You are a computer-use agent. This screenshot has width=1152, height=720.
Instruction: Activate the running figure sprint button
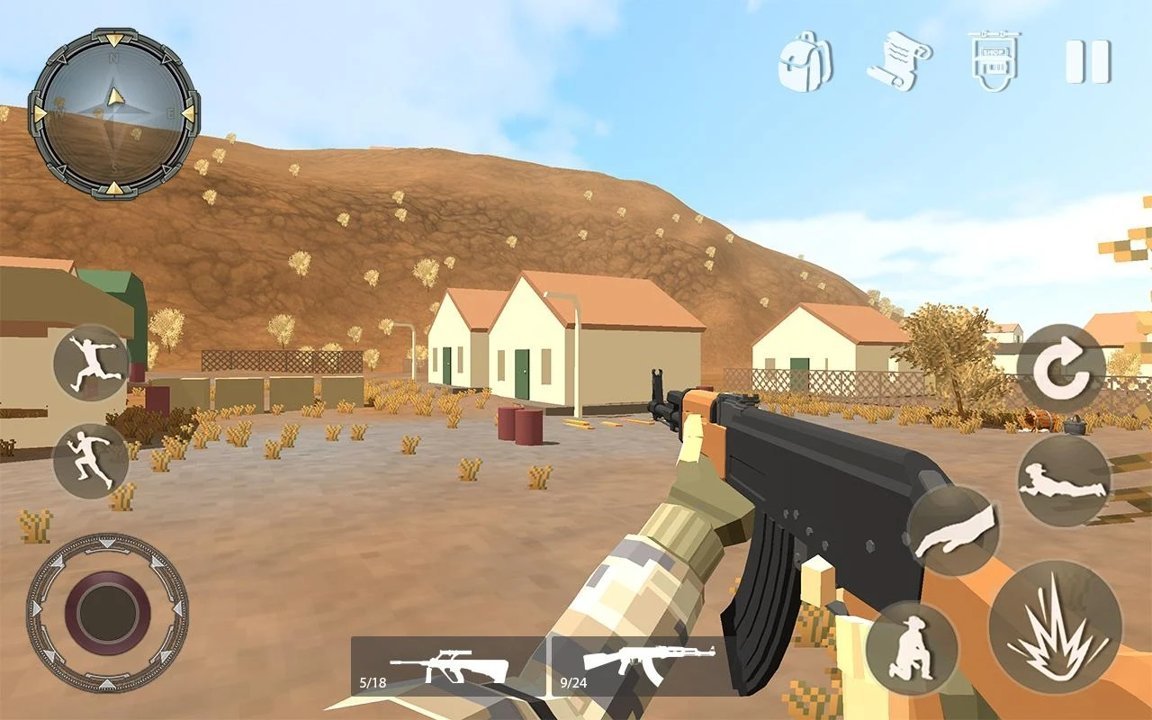(x=91, y=460)
